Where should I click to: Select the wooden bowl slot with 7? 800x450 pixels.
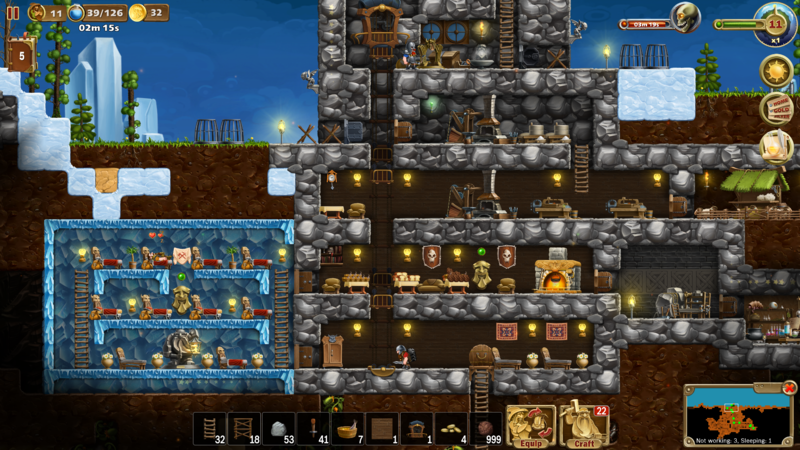coord(347,428)
